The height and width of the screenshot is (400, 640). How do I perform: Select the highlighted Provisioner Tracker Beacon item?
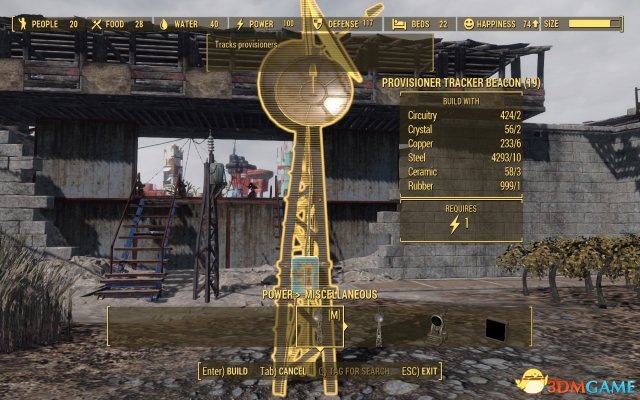[x=320, y=325]
